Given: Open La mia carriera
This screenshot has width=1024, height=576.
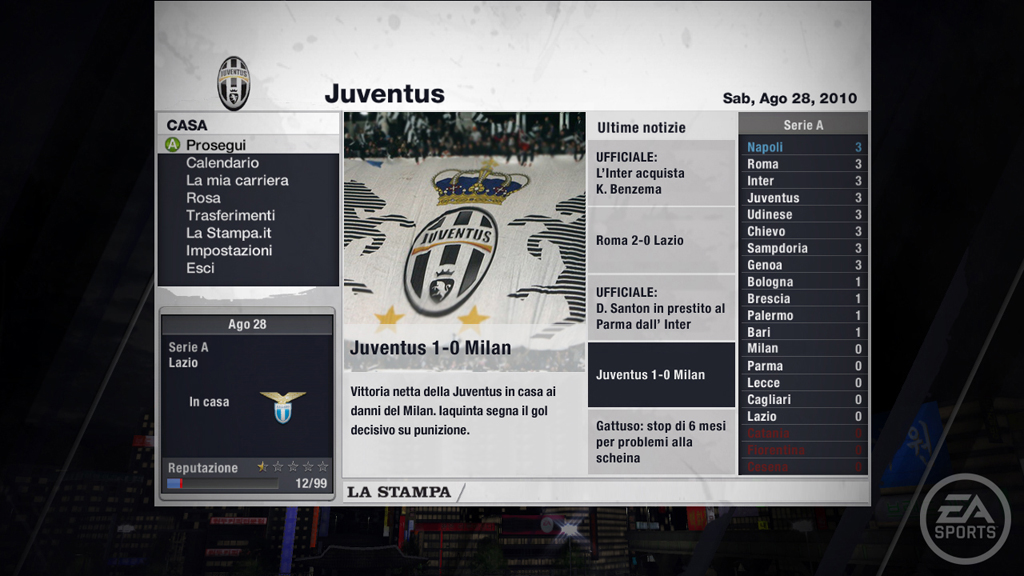Looking at the screenshot, I should coord(237,180).
